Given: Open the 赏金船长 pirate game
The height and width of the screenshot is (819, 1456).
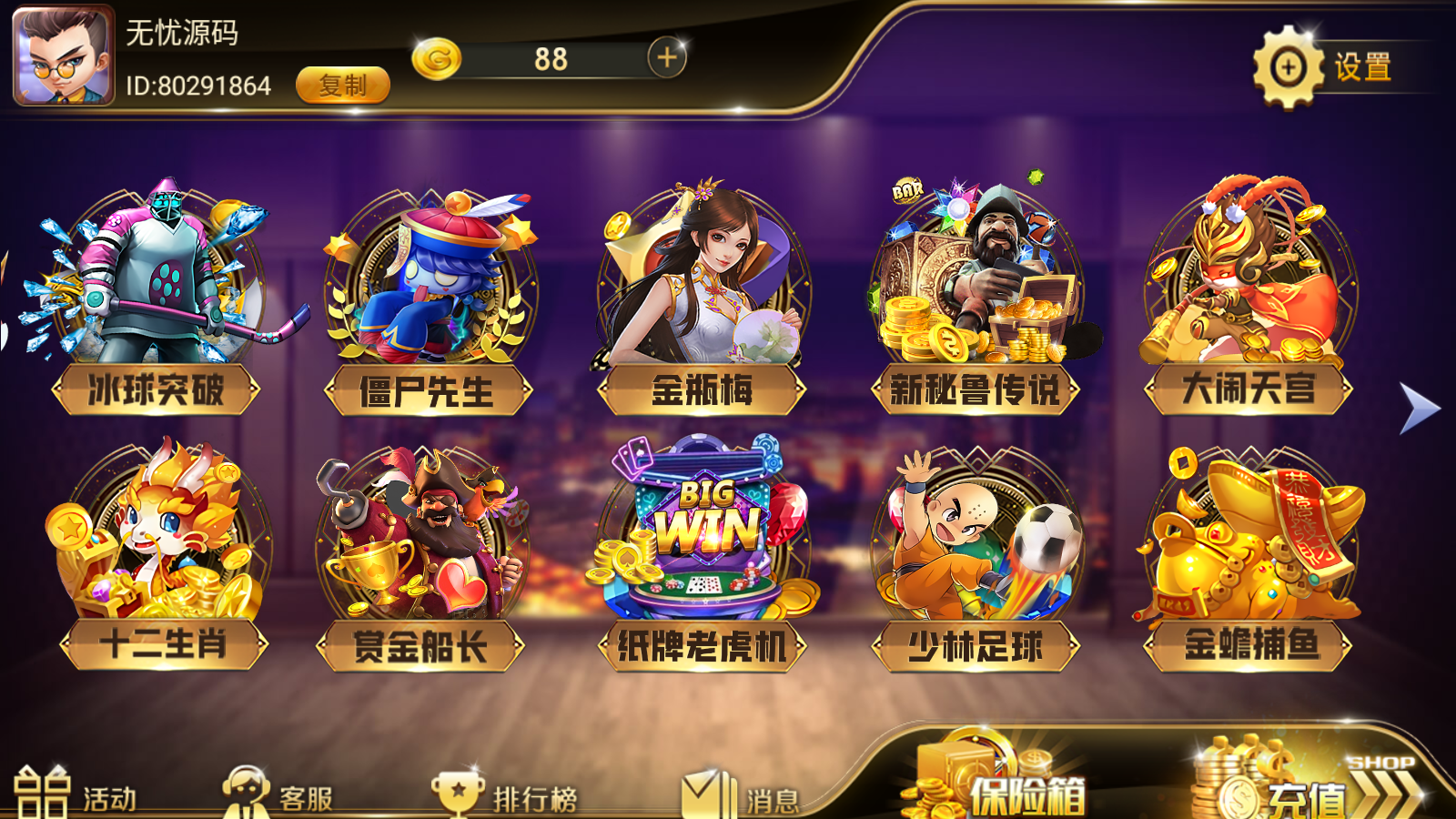Looking at the screenshot, I should [x=428, y=546].
